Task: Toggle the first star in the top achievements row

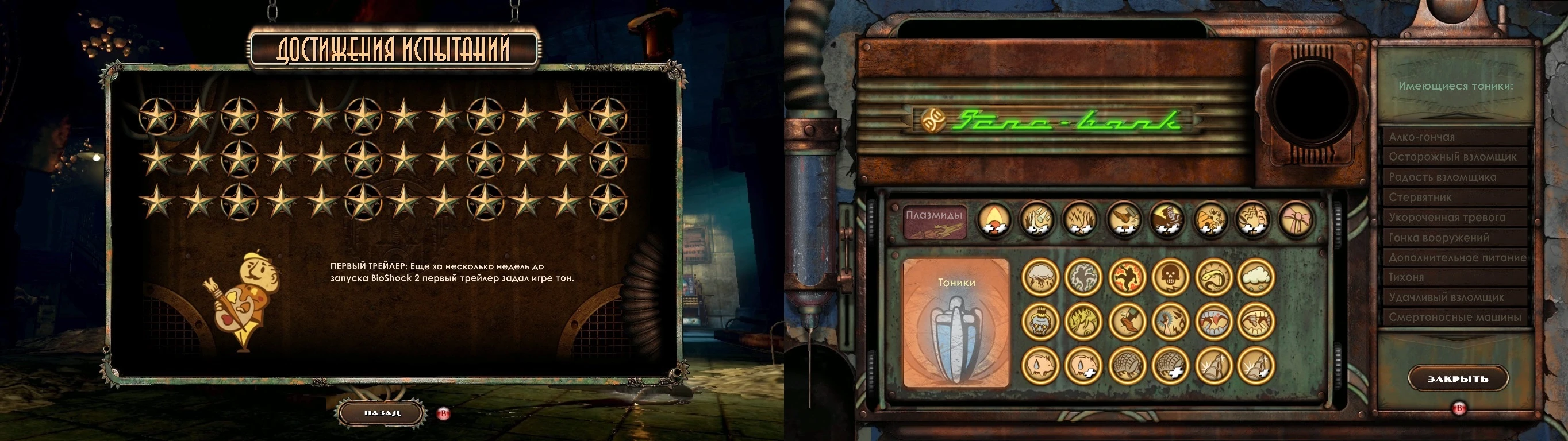Action: [157, 116]
